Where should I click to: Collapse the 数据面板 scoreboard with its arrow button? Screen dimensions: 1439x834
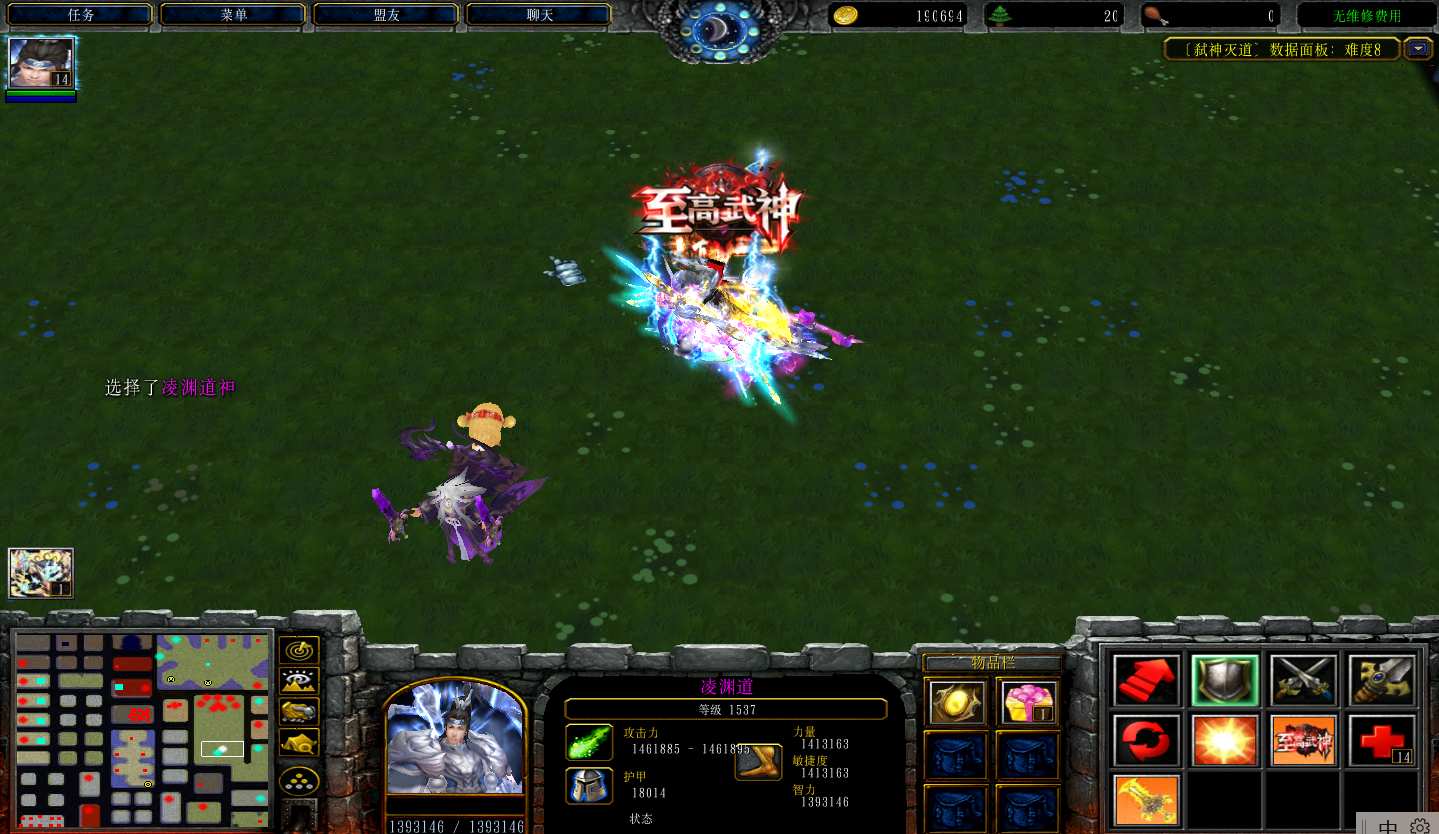click(1417, 48)
